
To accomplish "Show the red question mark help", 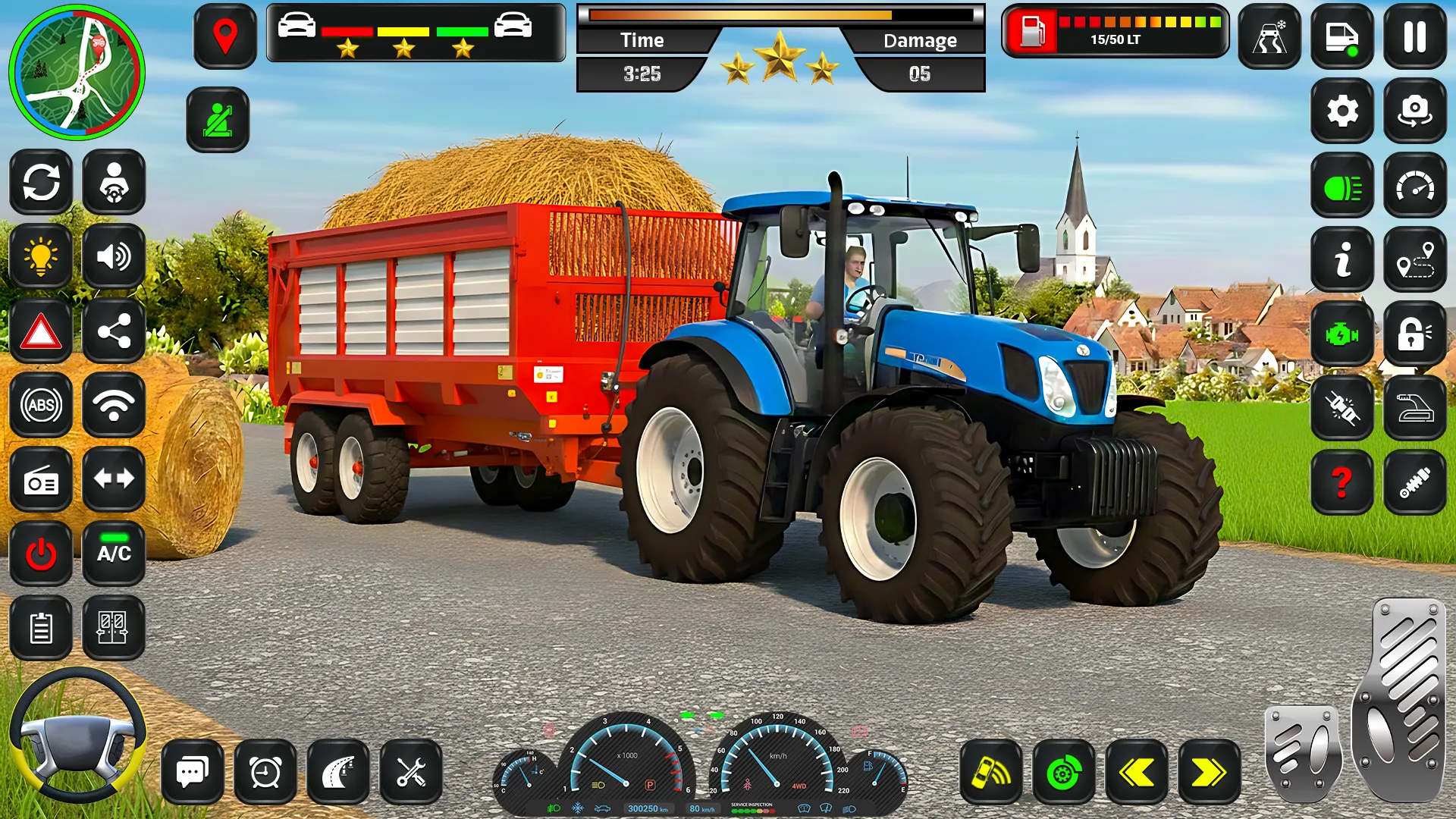I will [x=1342, y=482].
